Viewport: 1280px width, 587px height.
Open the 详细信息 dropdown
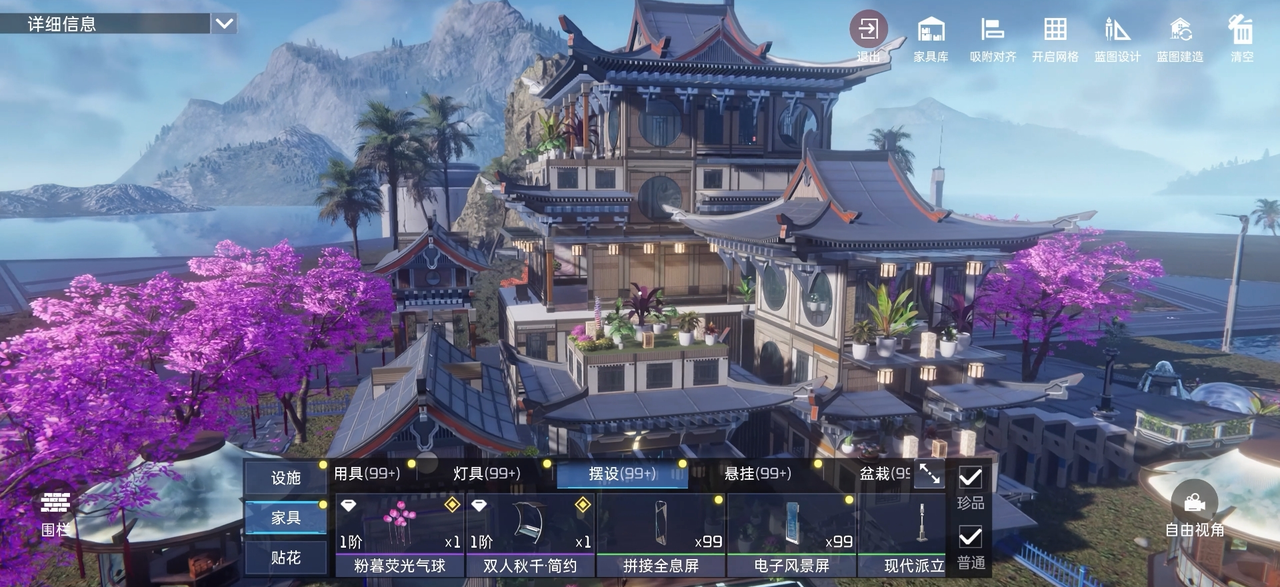(x=224, y=23)
